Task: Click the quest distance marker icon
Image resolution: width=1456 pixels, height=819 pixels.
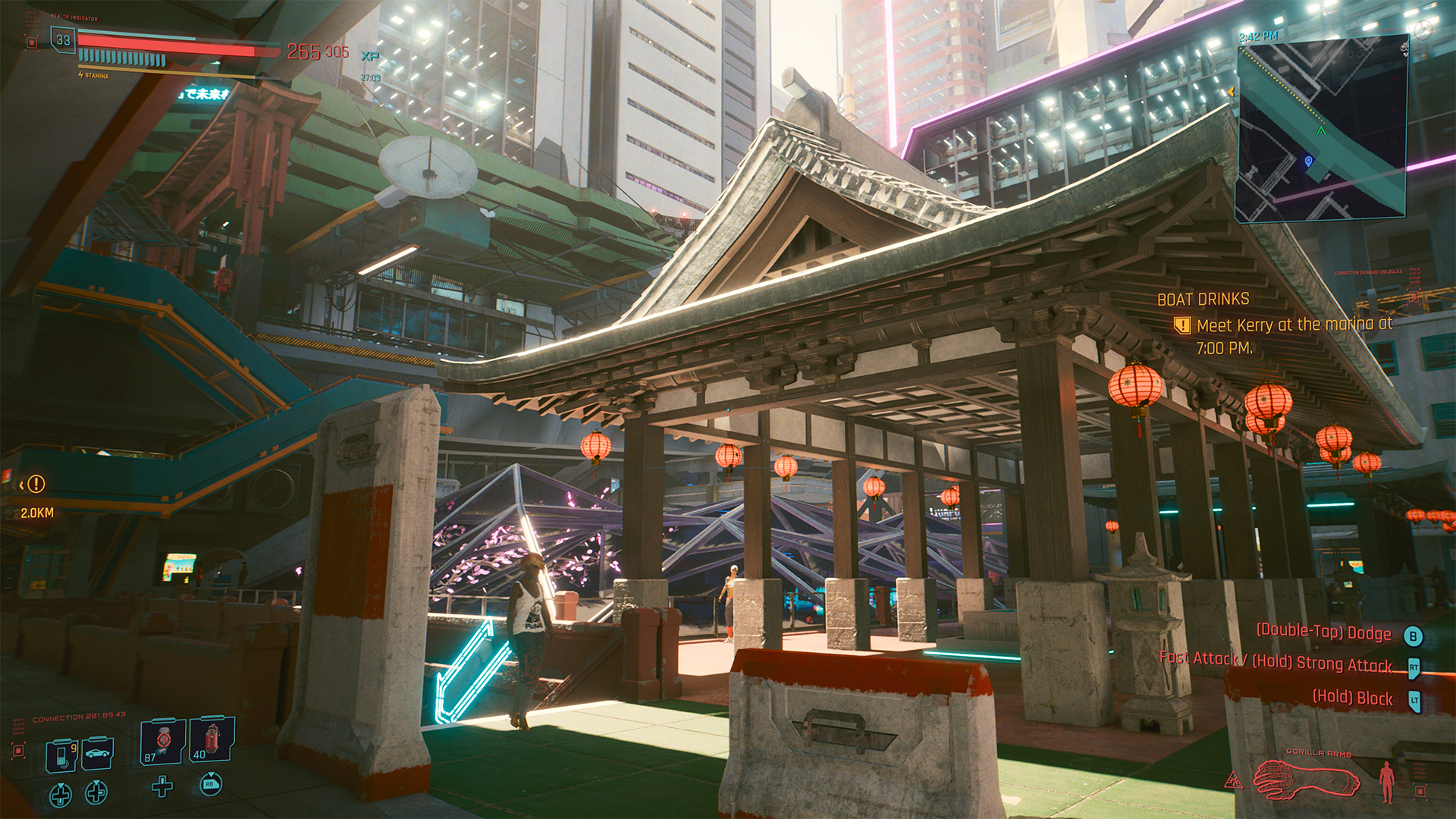Action: 35,484
